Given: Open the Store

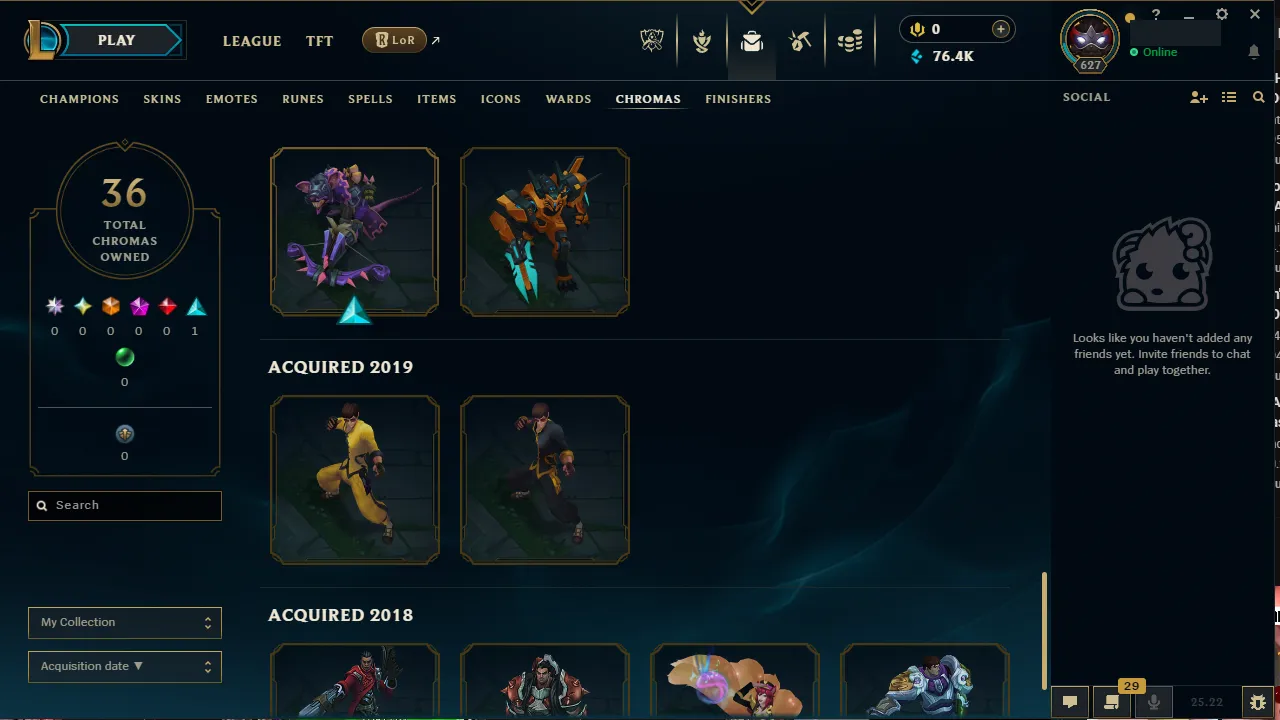Looking at the screenshot, I should tap(850, 41).
